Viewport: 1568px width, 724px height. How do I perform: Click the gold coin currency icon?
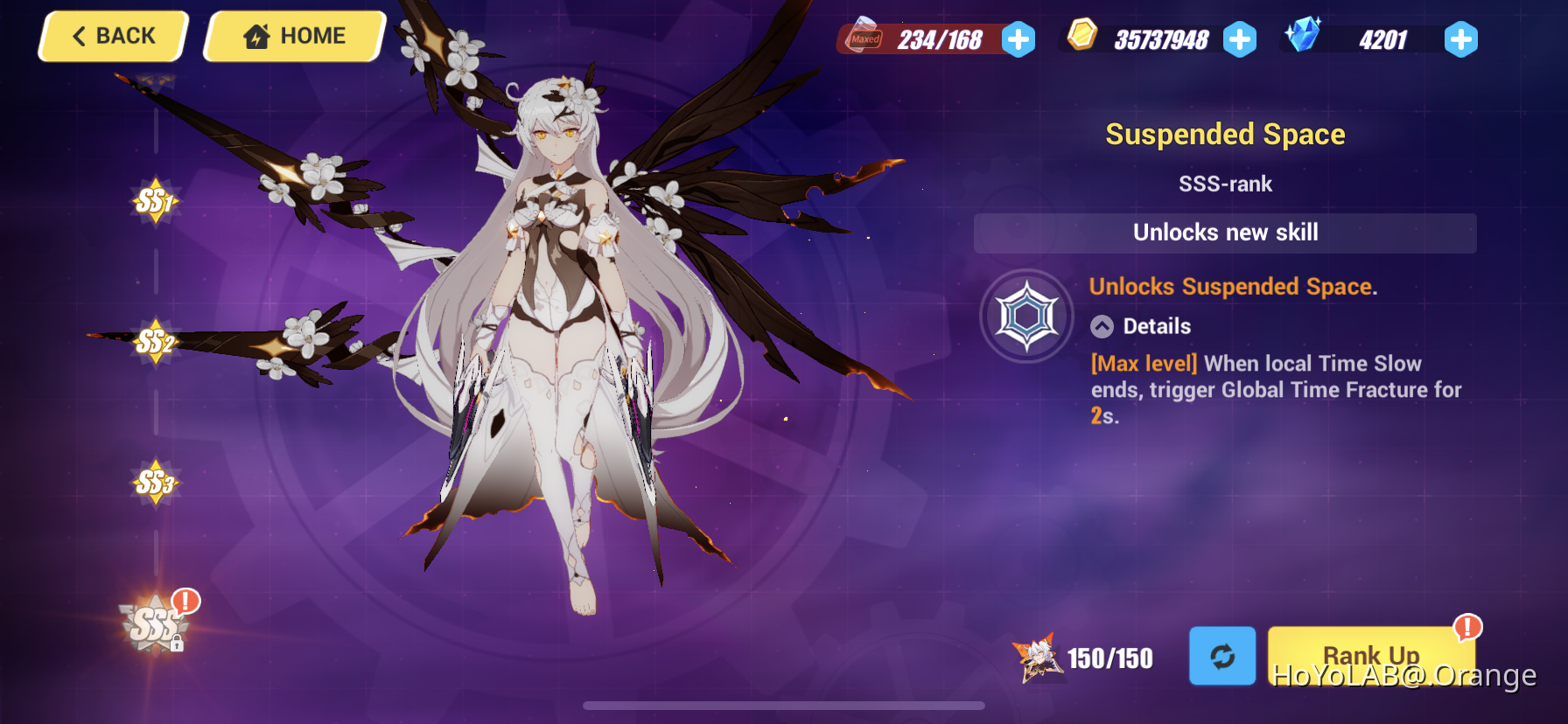(x=1082, y=38)
